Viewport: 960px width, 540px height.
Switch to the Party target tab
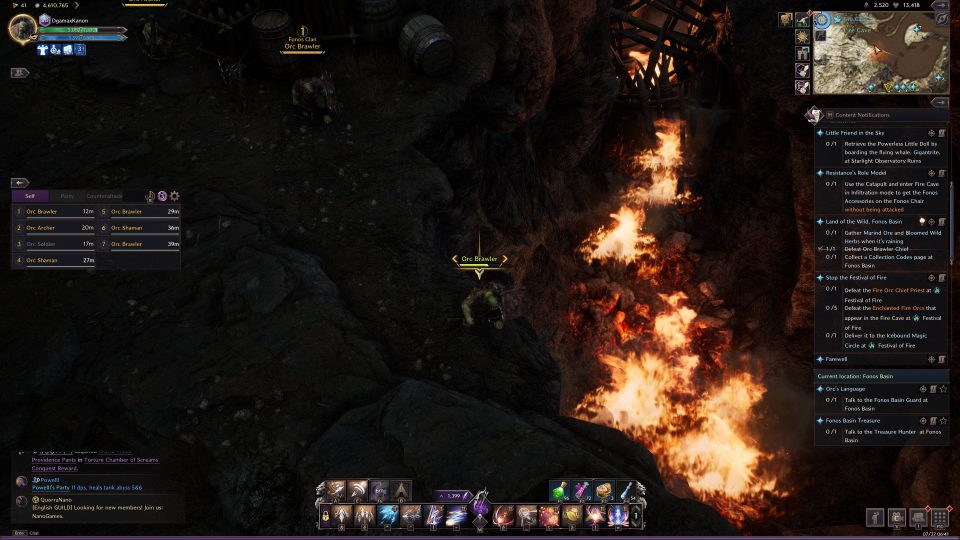(x=67, y=196)
